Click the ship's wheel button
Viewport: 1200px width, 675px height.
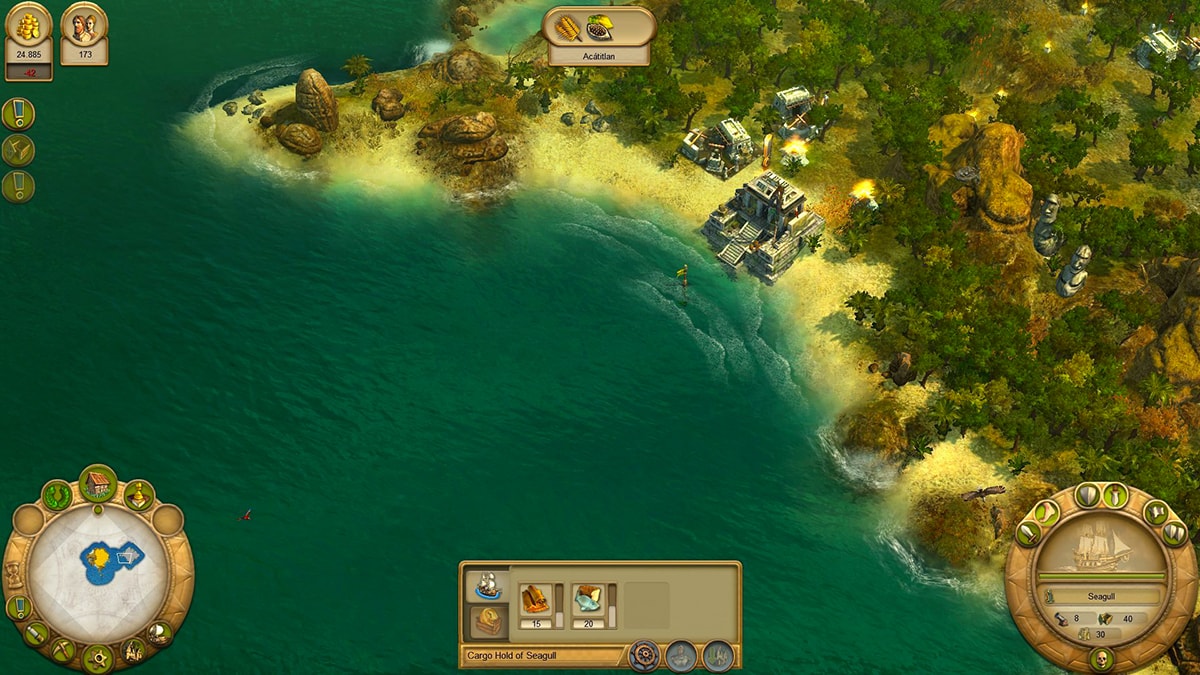(x=644, y=656)
